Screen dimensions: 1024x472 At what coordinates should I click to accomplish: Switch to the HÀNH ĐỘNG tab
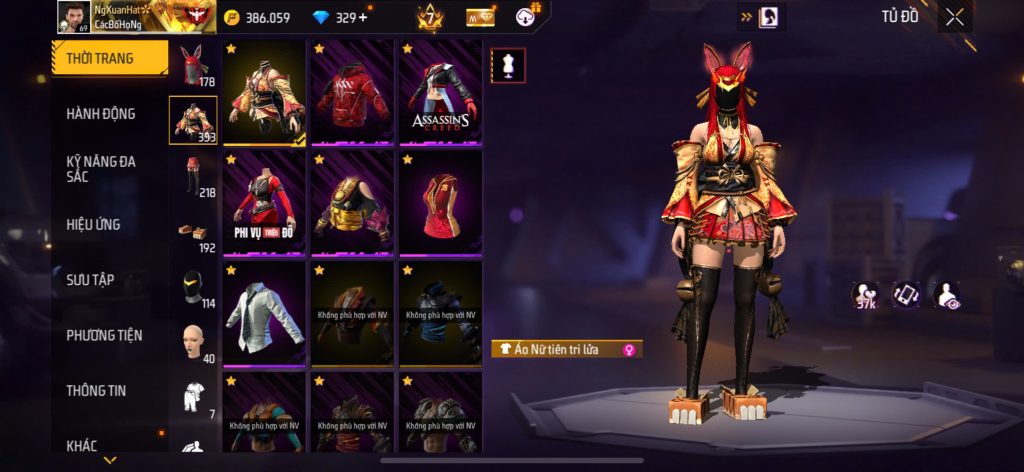point(101,114)
